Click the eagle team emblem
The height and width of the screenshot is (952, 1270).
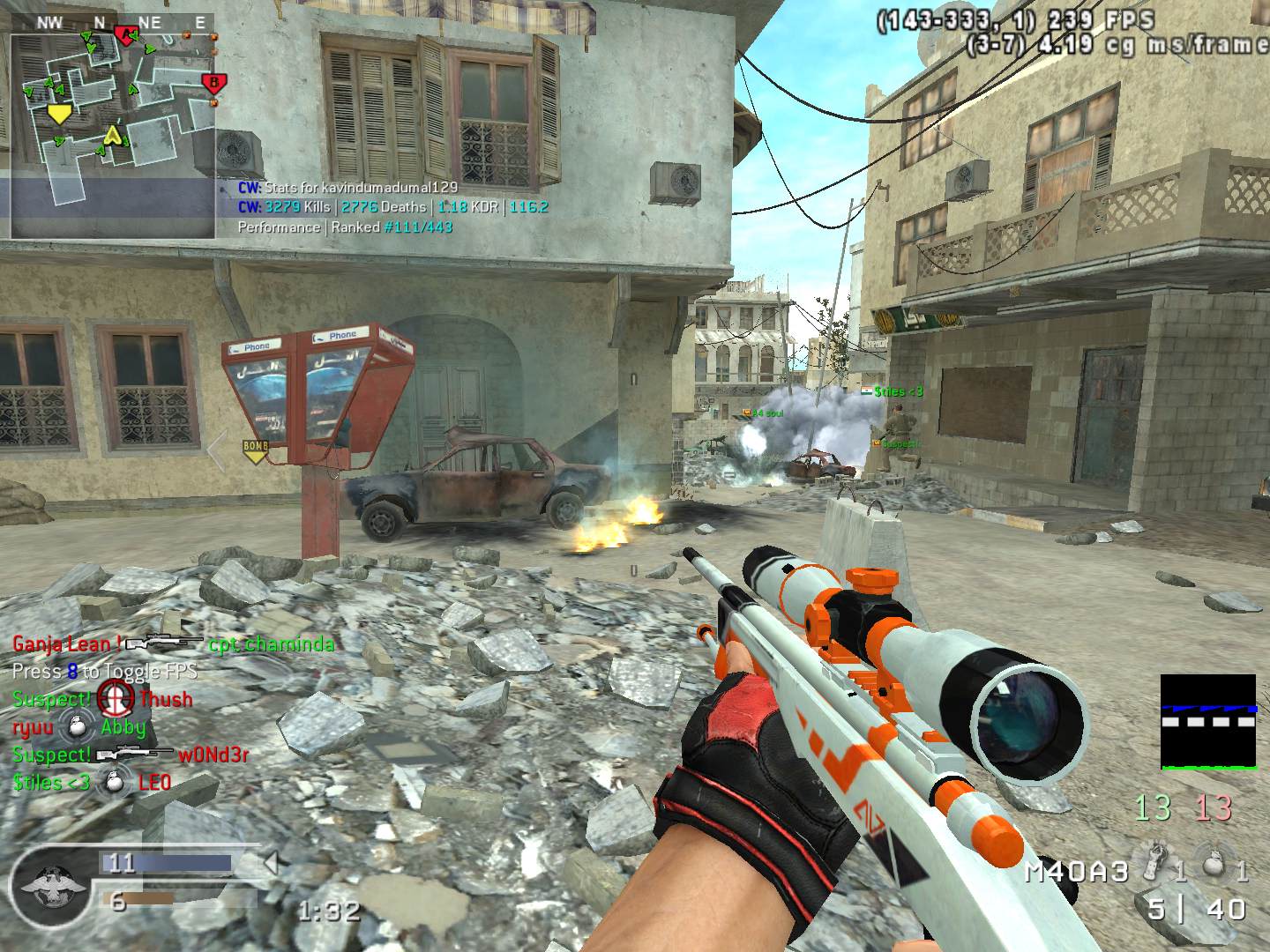[x=51, y=882]
